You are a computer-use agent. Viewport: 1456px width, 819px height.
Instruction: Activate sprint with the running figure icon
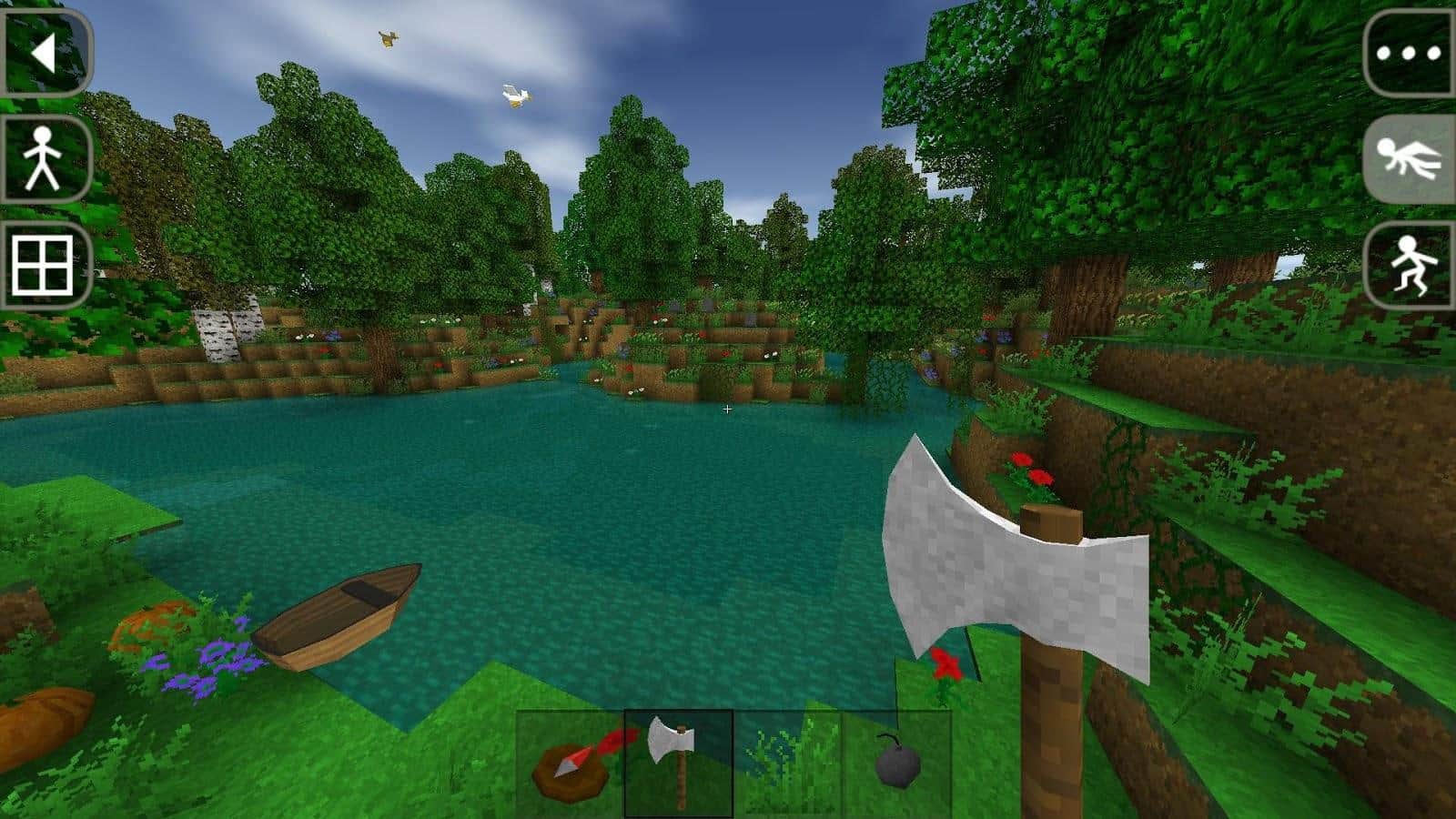pos(1412,266)
